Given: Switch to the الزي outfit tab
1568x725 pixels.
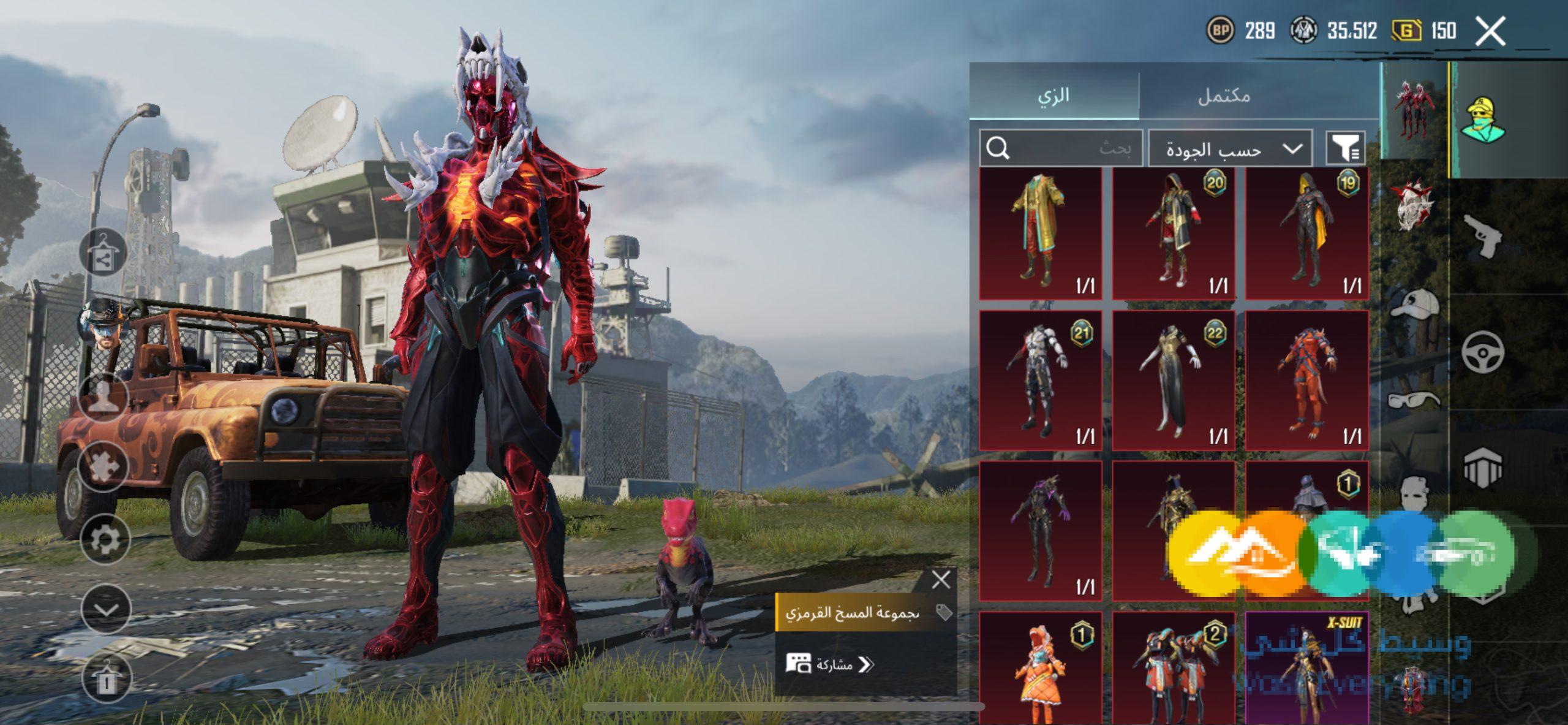Looking at the screenshot, I should [x=1053, y=96].
